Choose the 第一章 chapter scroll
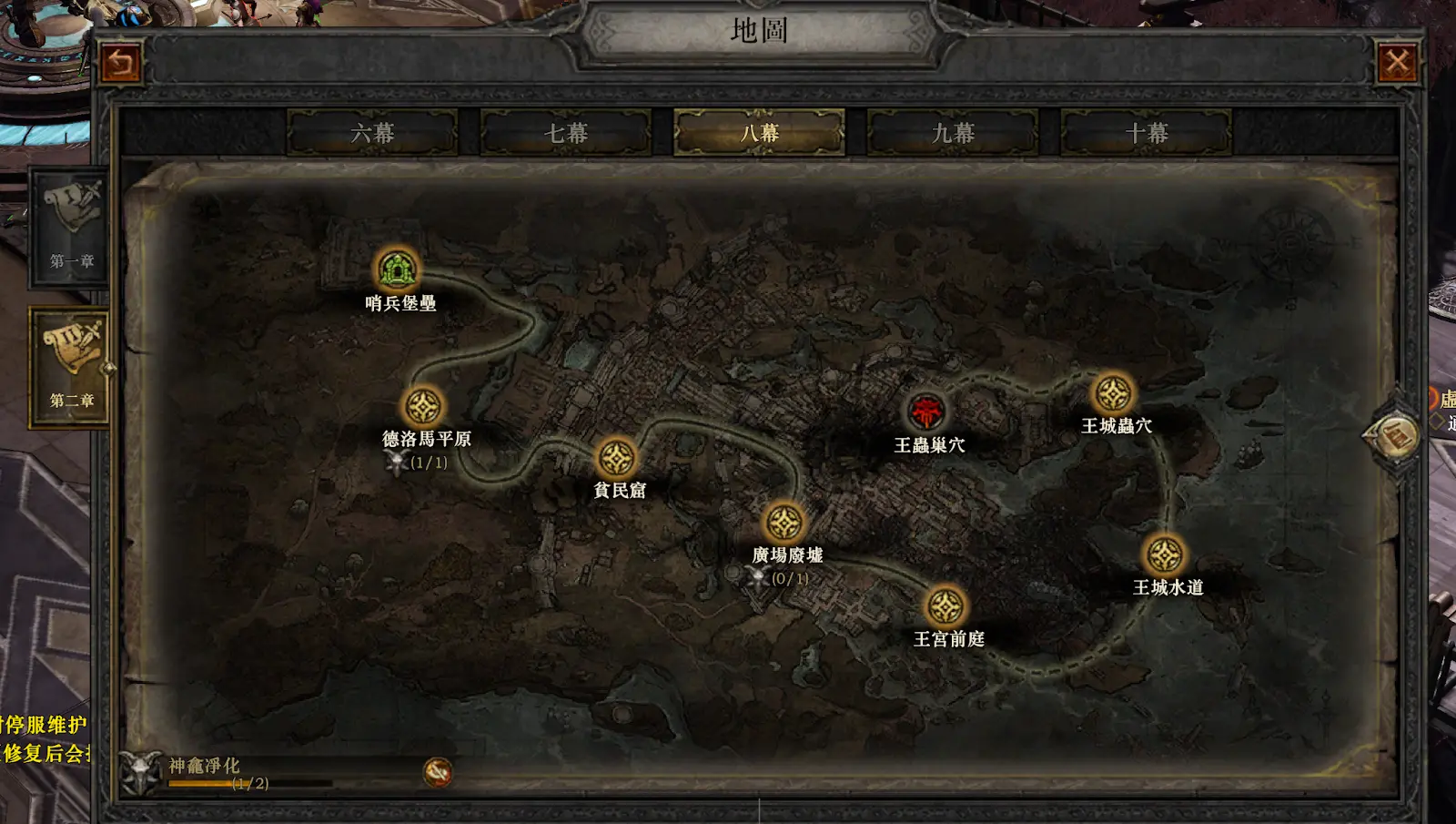The height and width of the screenshot is (824, 1456). 71,226
